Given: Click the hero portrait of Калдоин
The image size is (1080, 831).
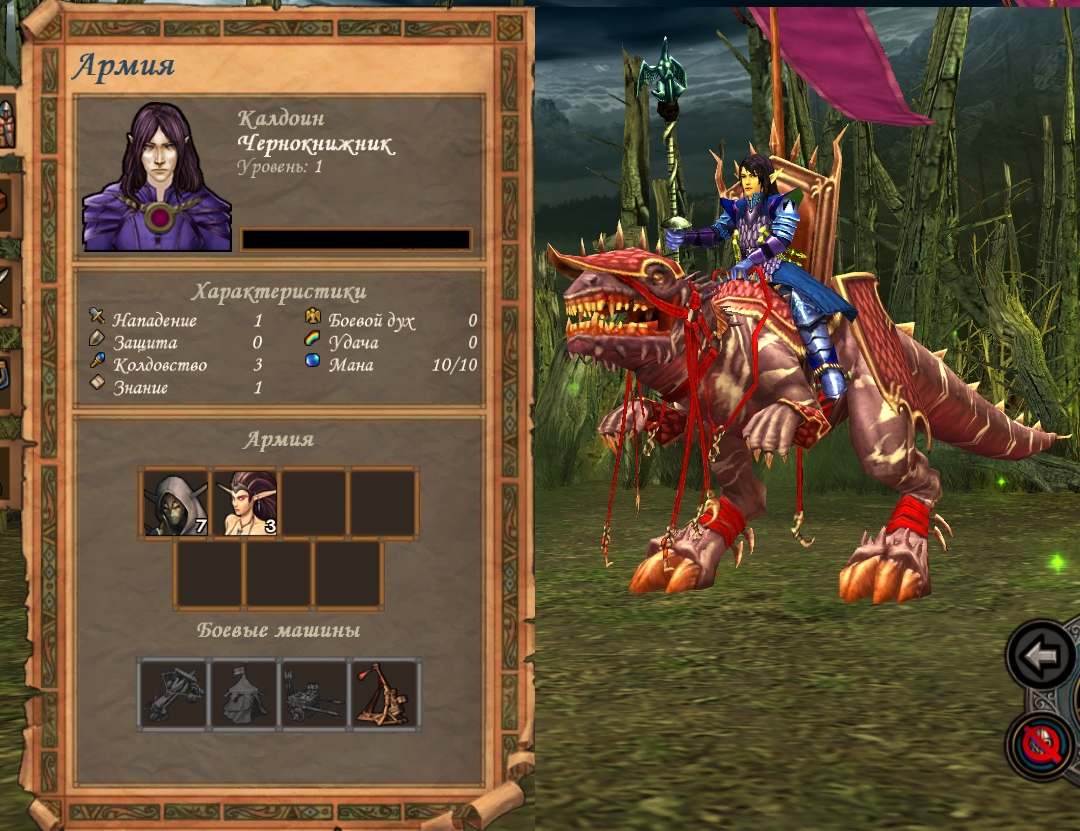Looking at the screenshot, I should point(157,177).
